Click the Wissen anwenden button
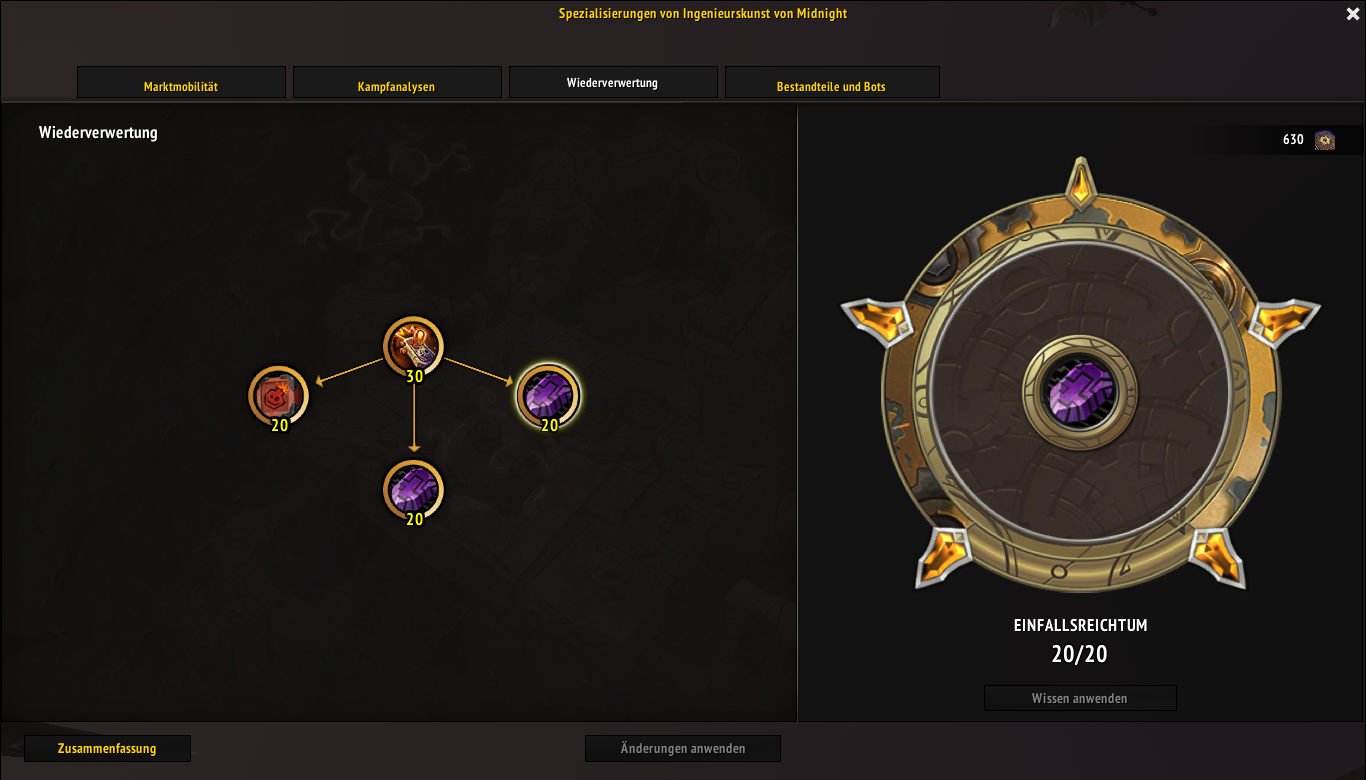This screenshot has height=780, width=1366. coord(1080,698)
